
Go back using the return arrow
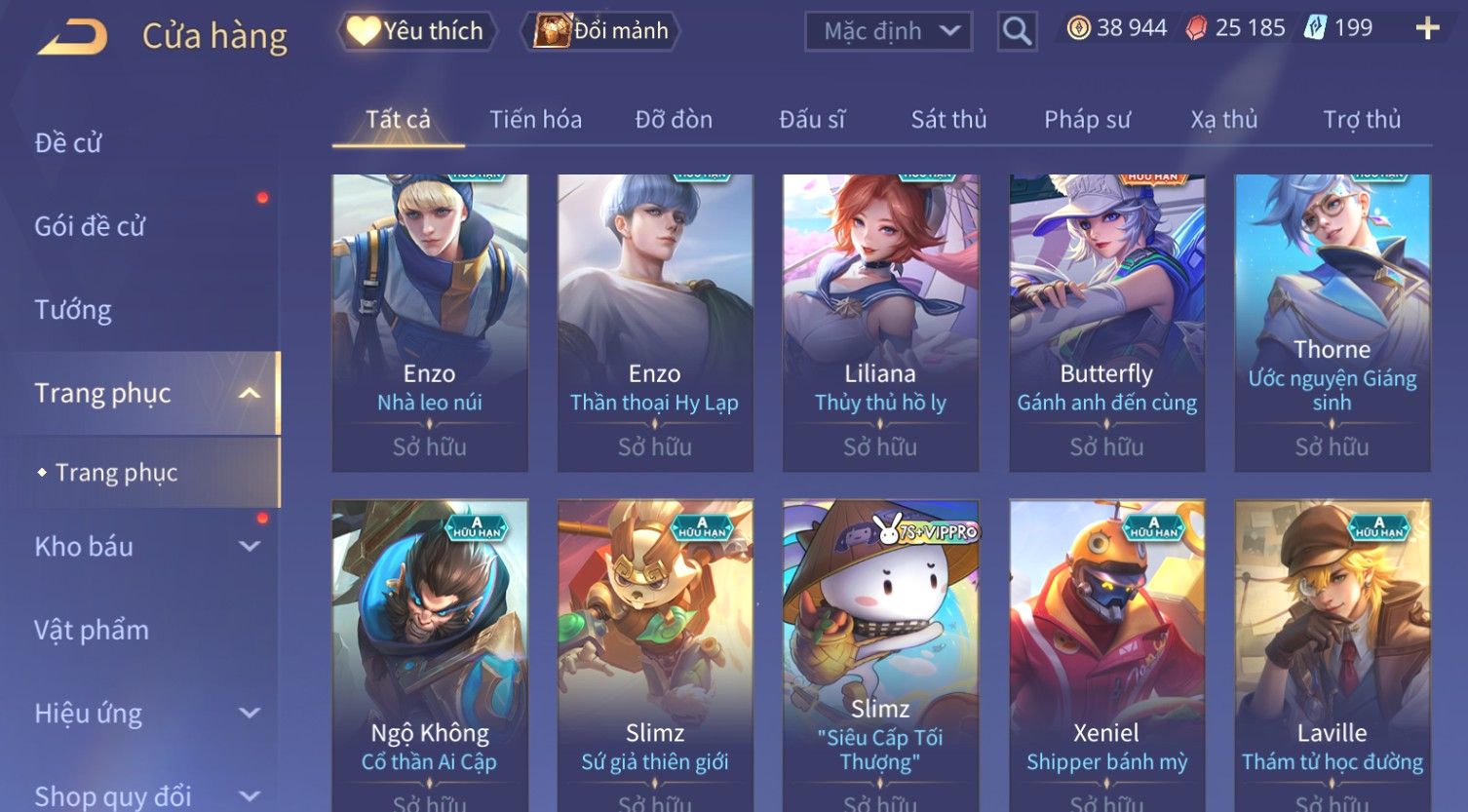(x=72, y=37)
